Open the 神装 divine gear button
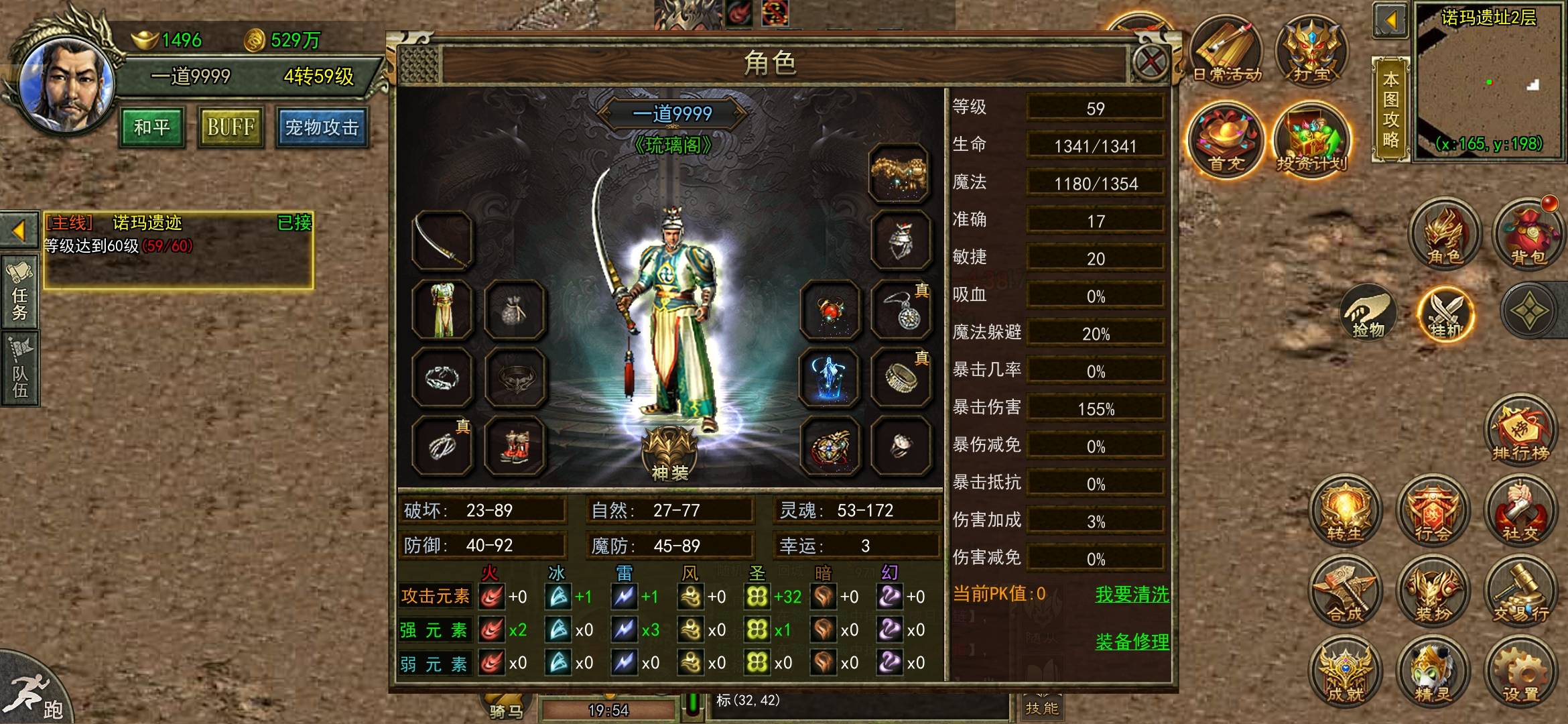Screen dimensions: 1568x724 [670, 455]
